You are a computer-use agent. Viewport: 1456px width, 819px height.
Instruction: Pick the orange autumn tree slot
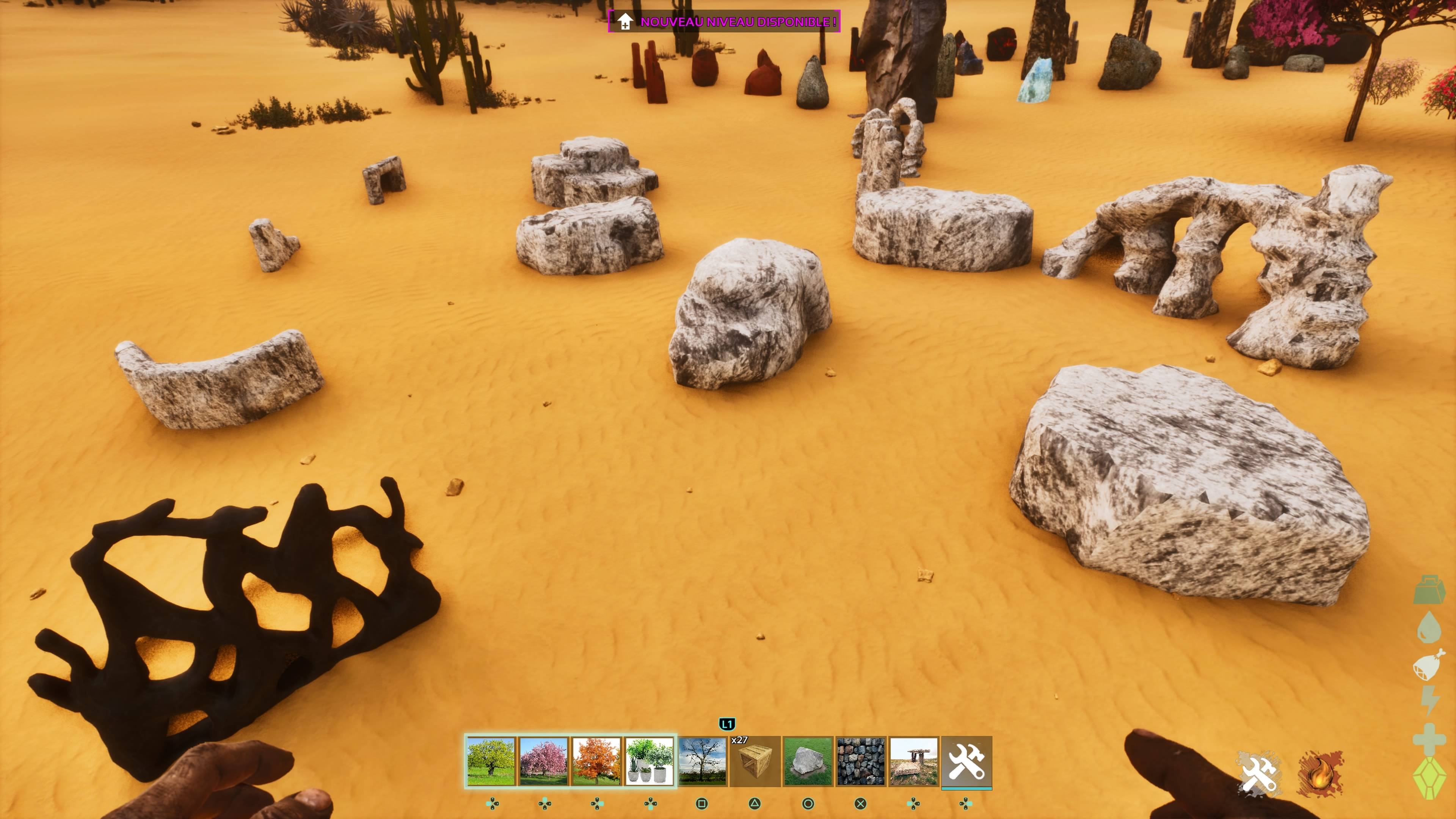(596, 761)
